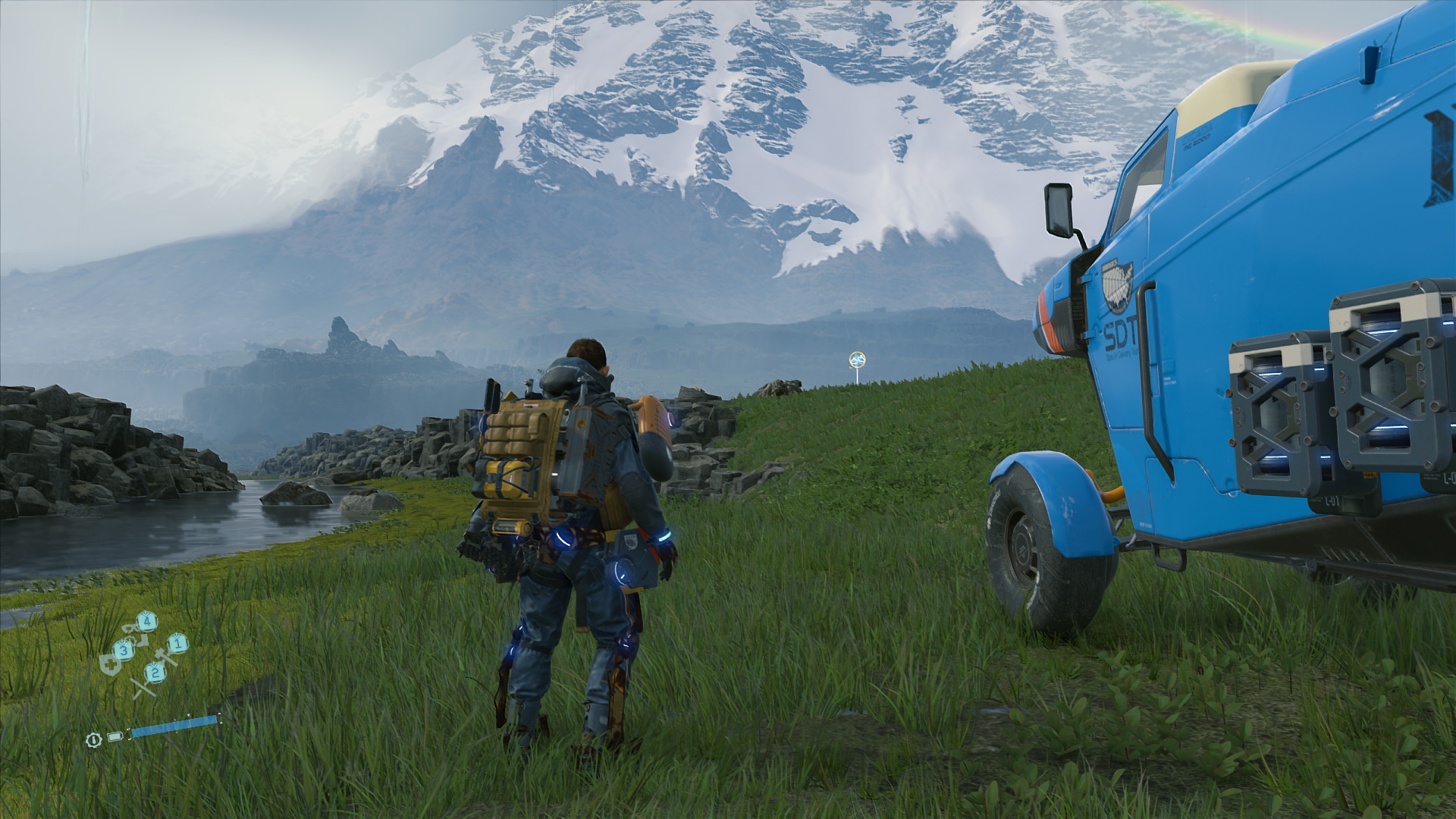This screenshot has height=819, width=1456.
Task: Choose shortcut 3 beside the shield icon
Action: tap(124, 650)
